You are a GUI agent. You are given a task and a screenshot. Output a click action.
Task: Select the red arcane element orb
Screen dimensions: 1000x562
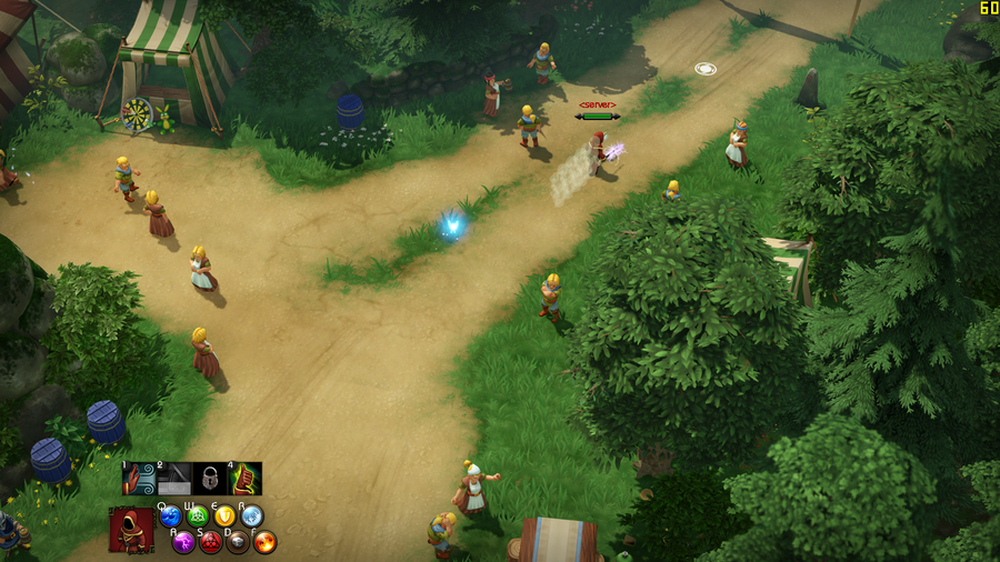click(211, 542)
